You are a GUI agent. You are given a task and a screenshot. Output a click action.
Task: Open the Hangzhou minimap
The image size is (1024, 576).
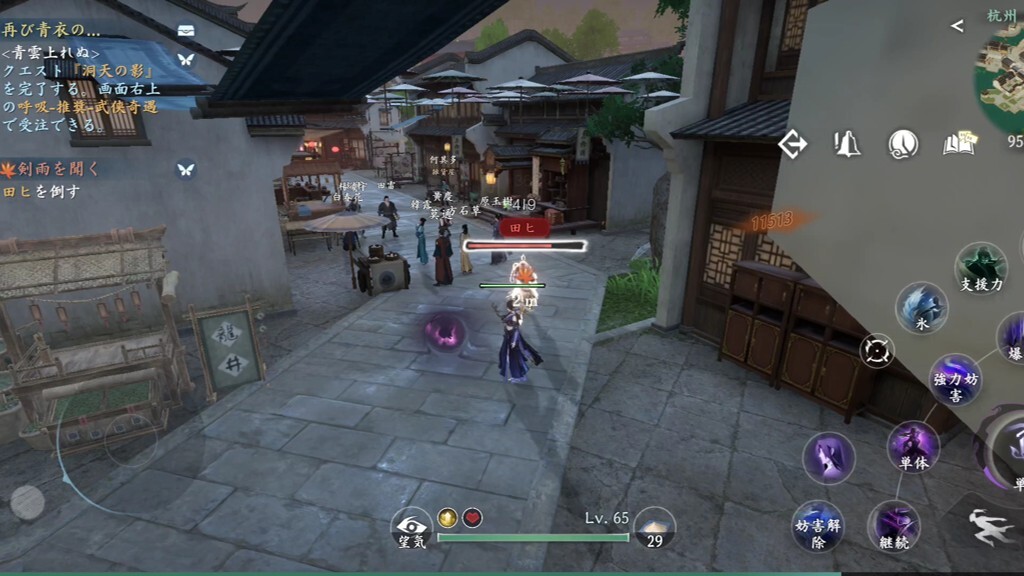pos(1002,70)
